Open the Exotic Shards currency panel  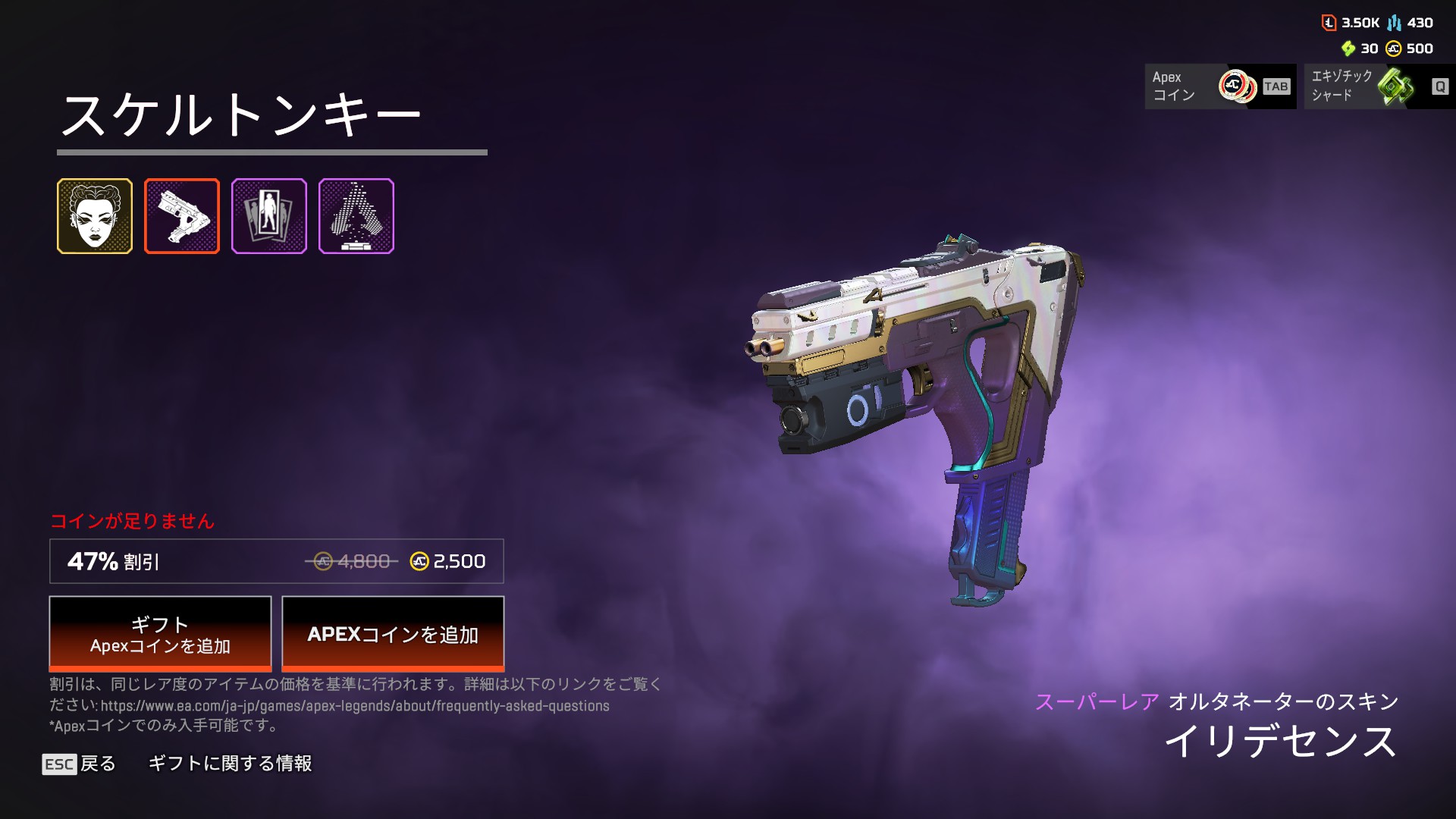tap(1379, 86)
